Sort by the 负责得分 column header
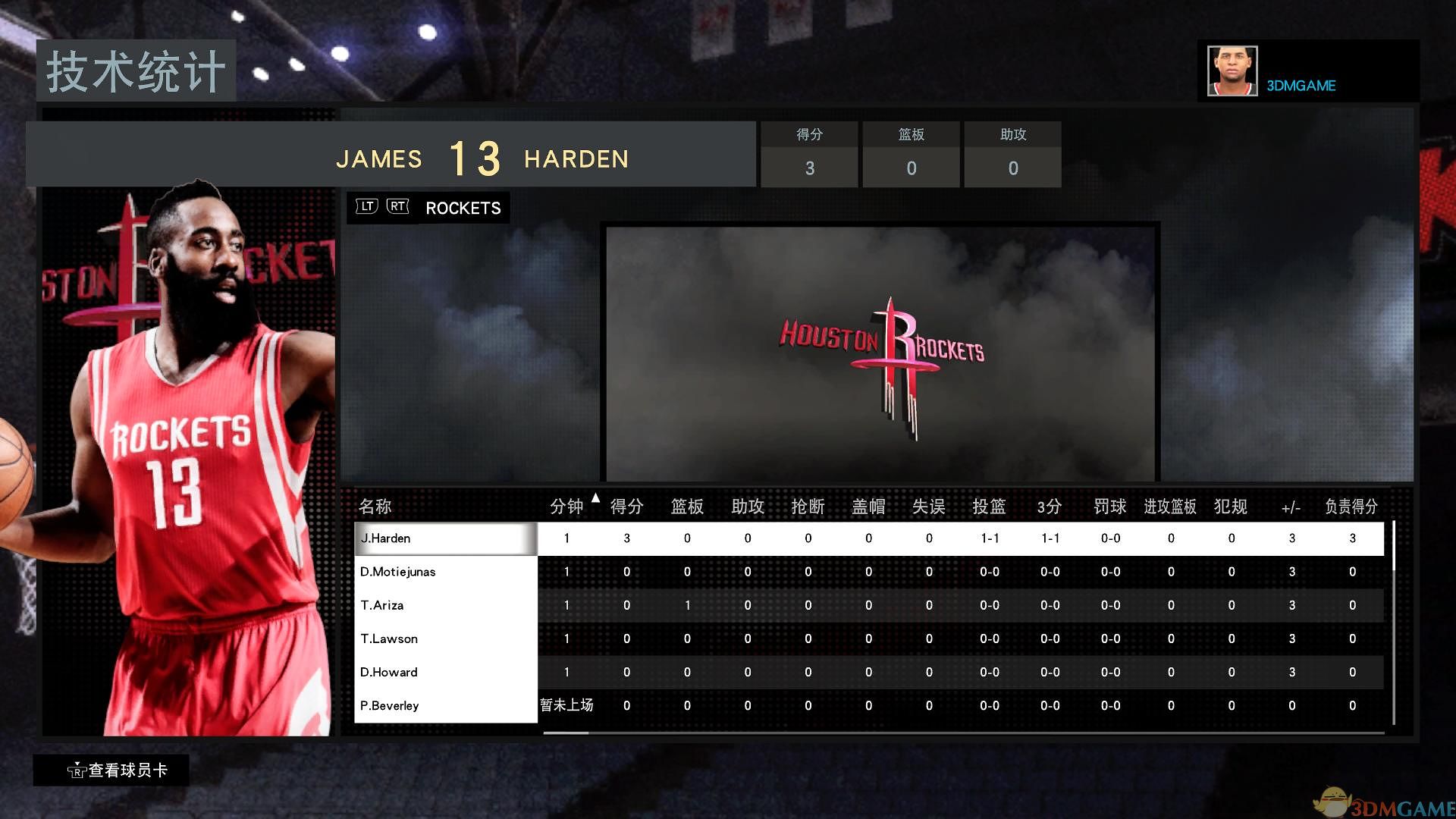 [x=1351, y=506]
